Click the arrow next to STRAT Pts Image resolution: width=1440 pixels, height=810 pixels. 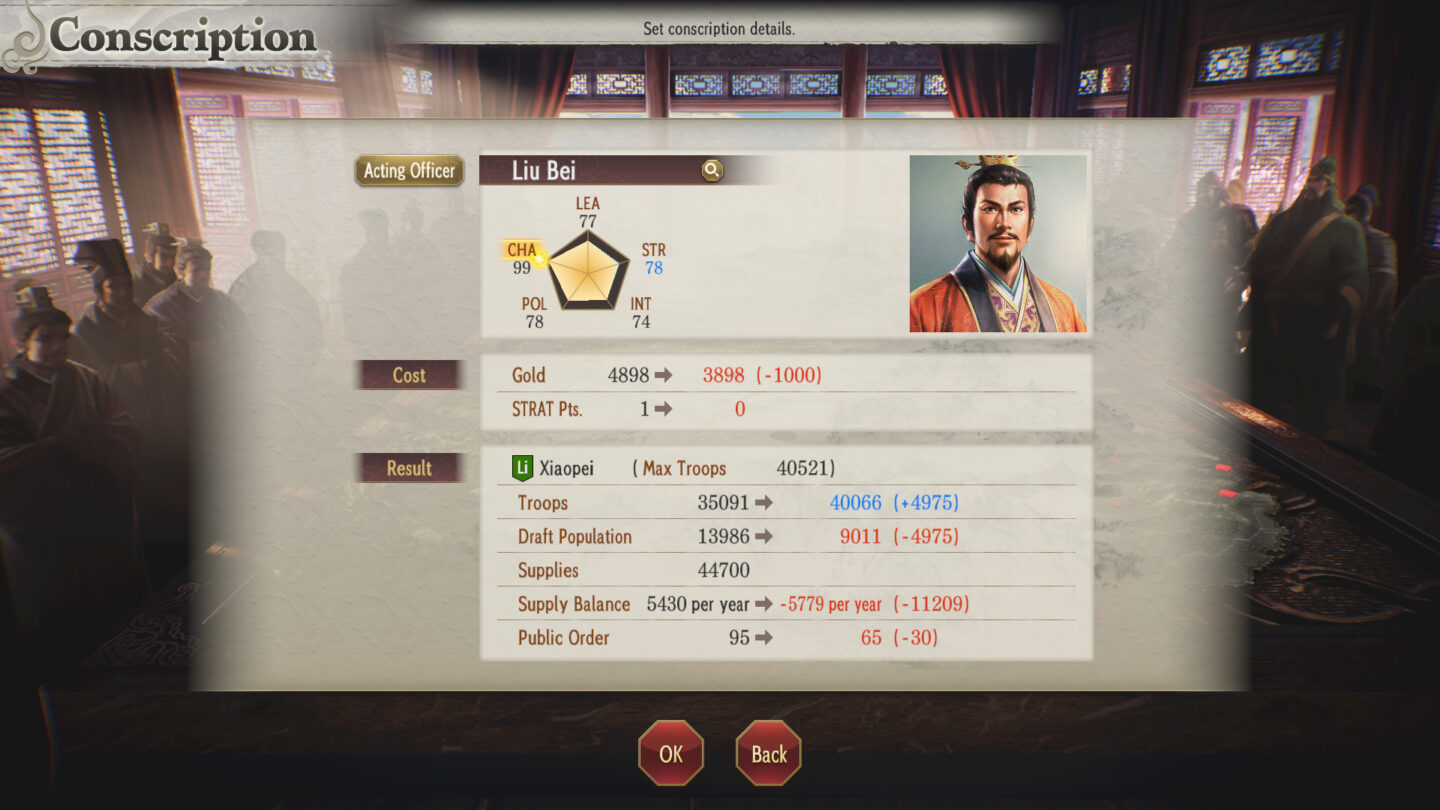coord(665,408)
